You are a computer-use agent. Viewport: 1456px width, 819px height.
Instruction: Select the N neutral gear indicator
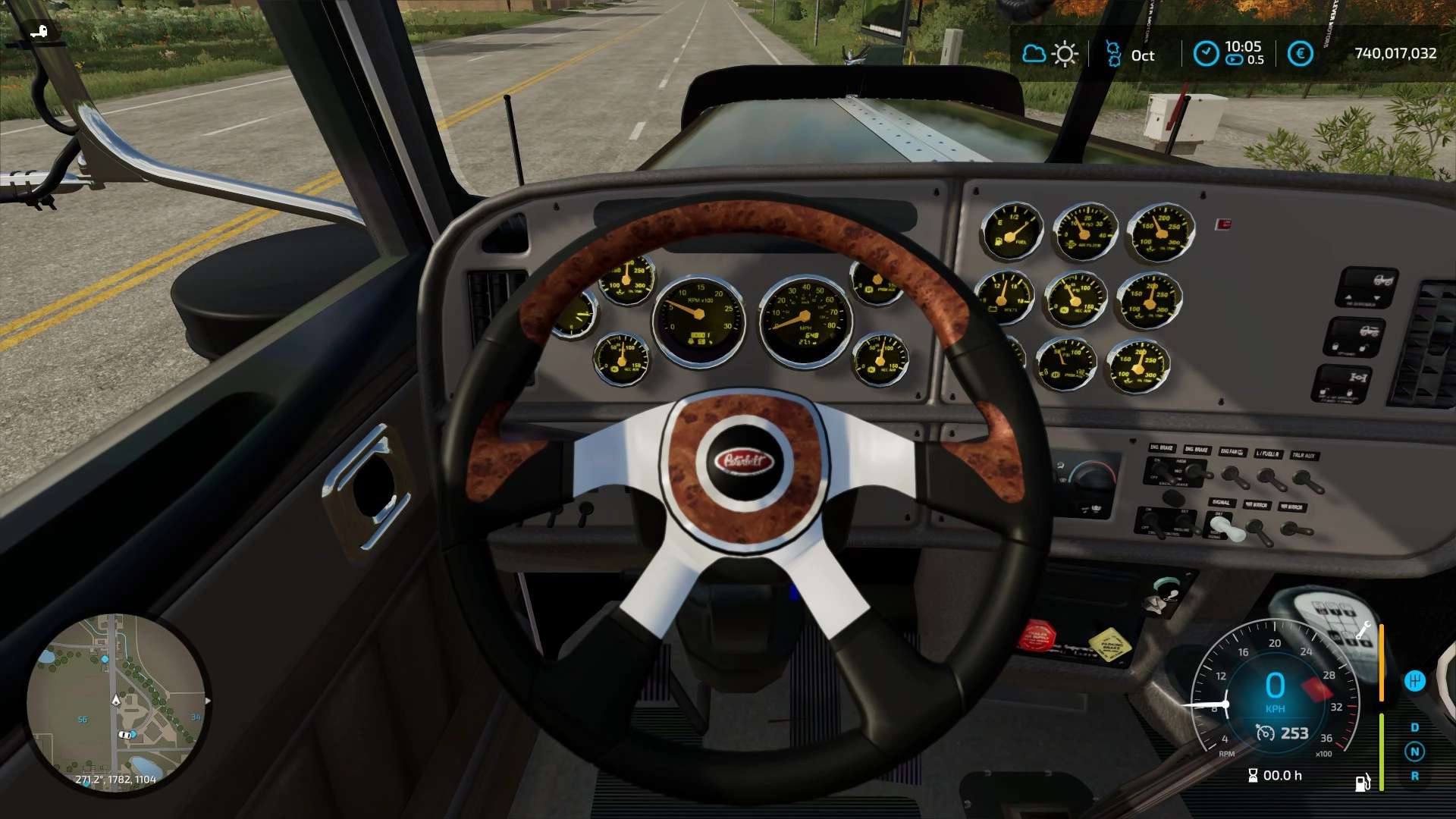point(1414,752)
